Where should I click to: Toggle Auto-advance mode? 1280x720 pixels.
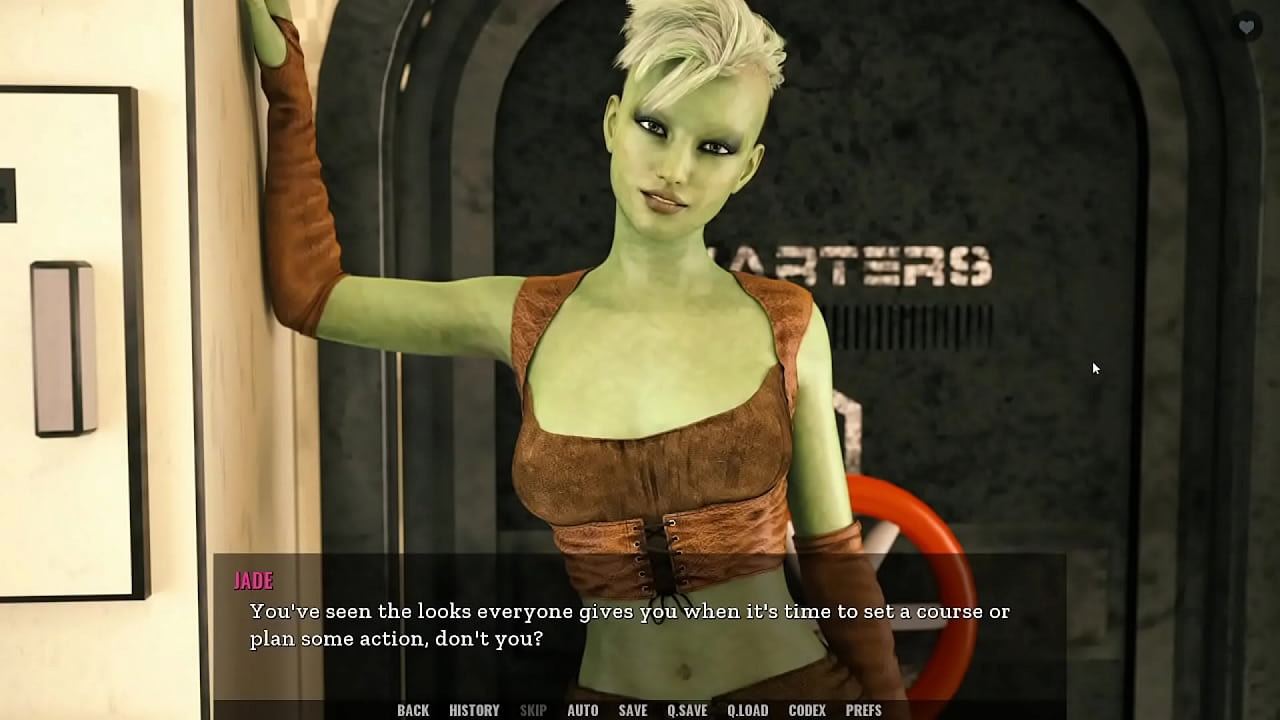[583, 710]
